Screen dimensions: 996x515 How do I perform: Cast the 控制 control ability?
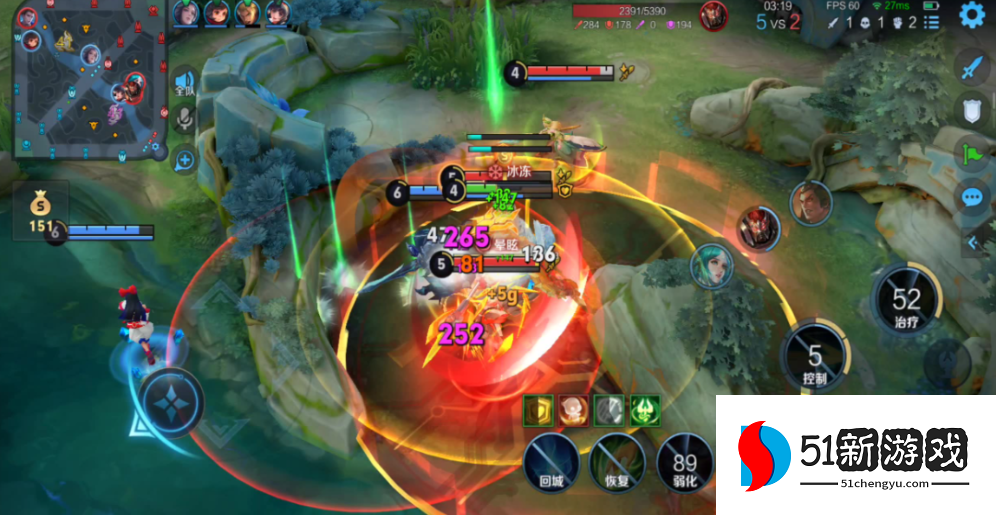815,355
